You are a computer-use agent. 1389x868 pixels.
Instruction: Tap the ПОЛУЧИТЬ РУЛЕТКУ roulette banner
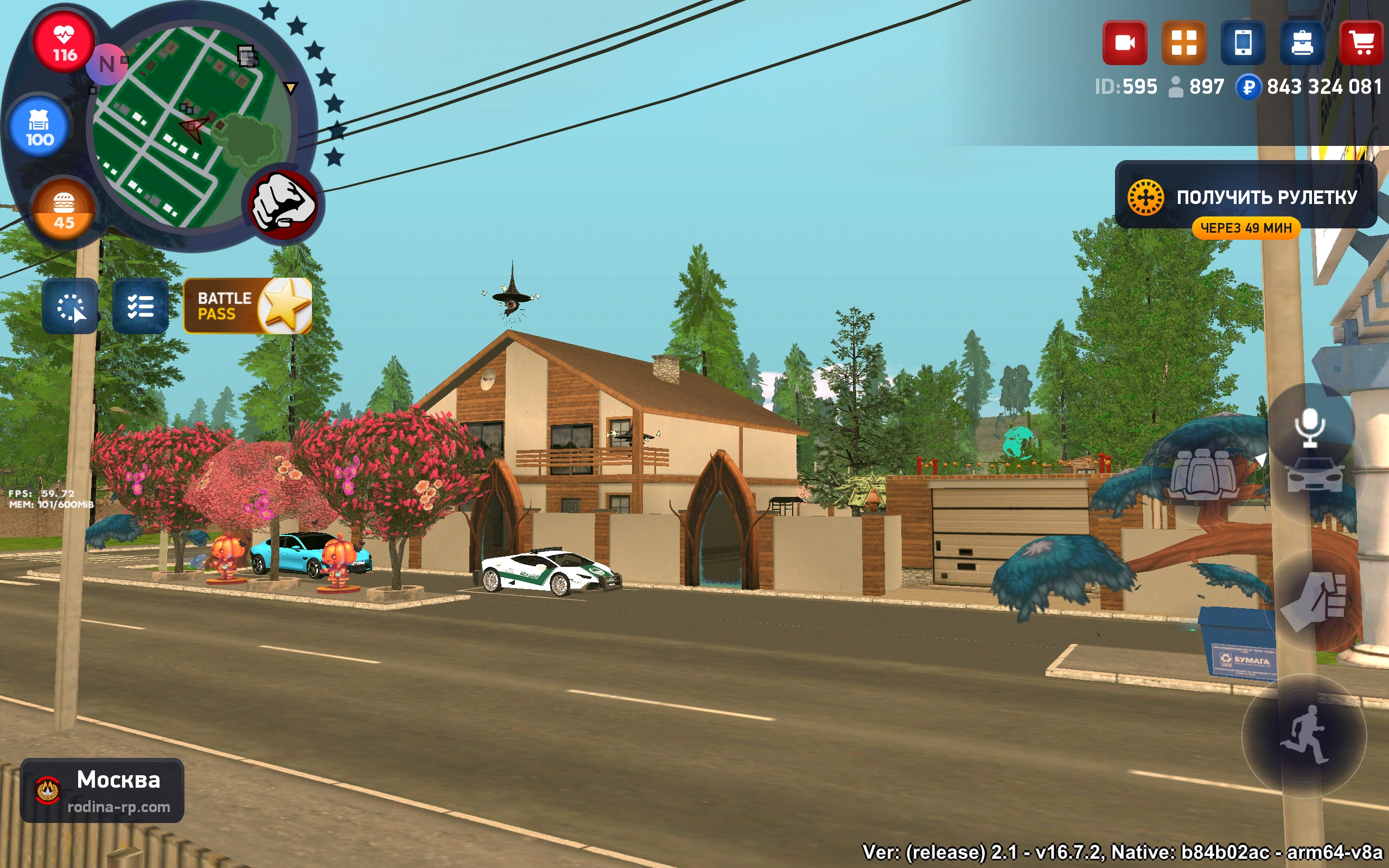(1246, 196)
